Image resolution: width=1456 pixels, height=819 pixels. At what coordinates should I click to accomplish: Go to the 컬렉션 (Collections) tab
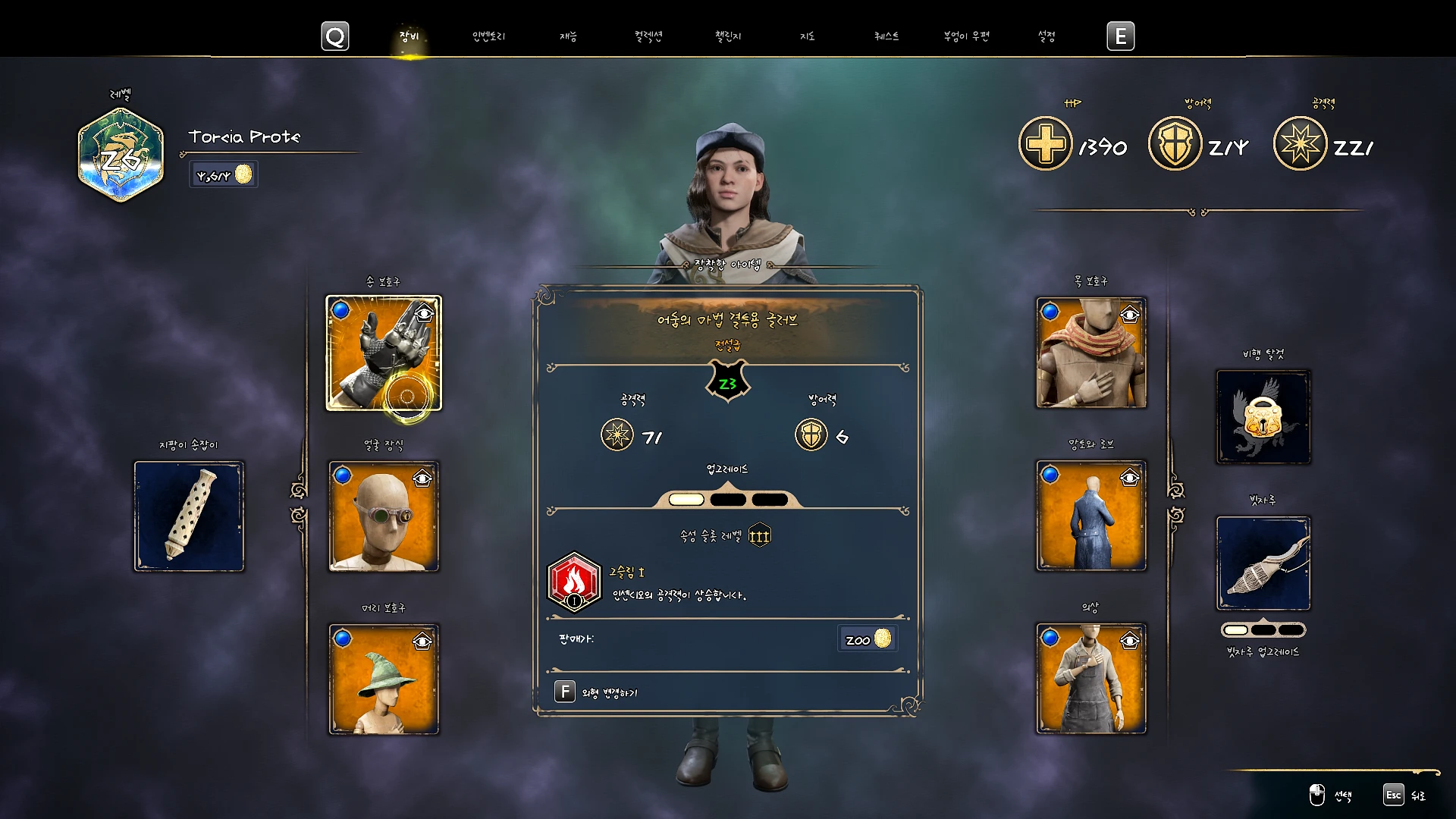pyautogui.click(x=648, y=36)
